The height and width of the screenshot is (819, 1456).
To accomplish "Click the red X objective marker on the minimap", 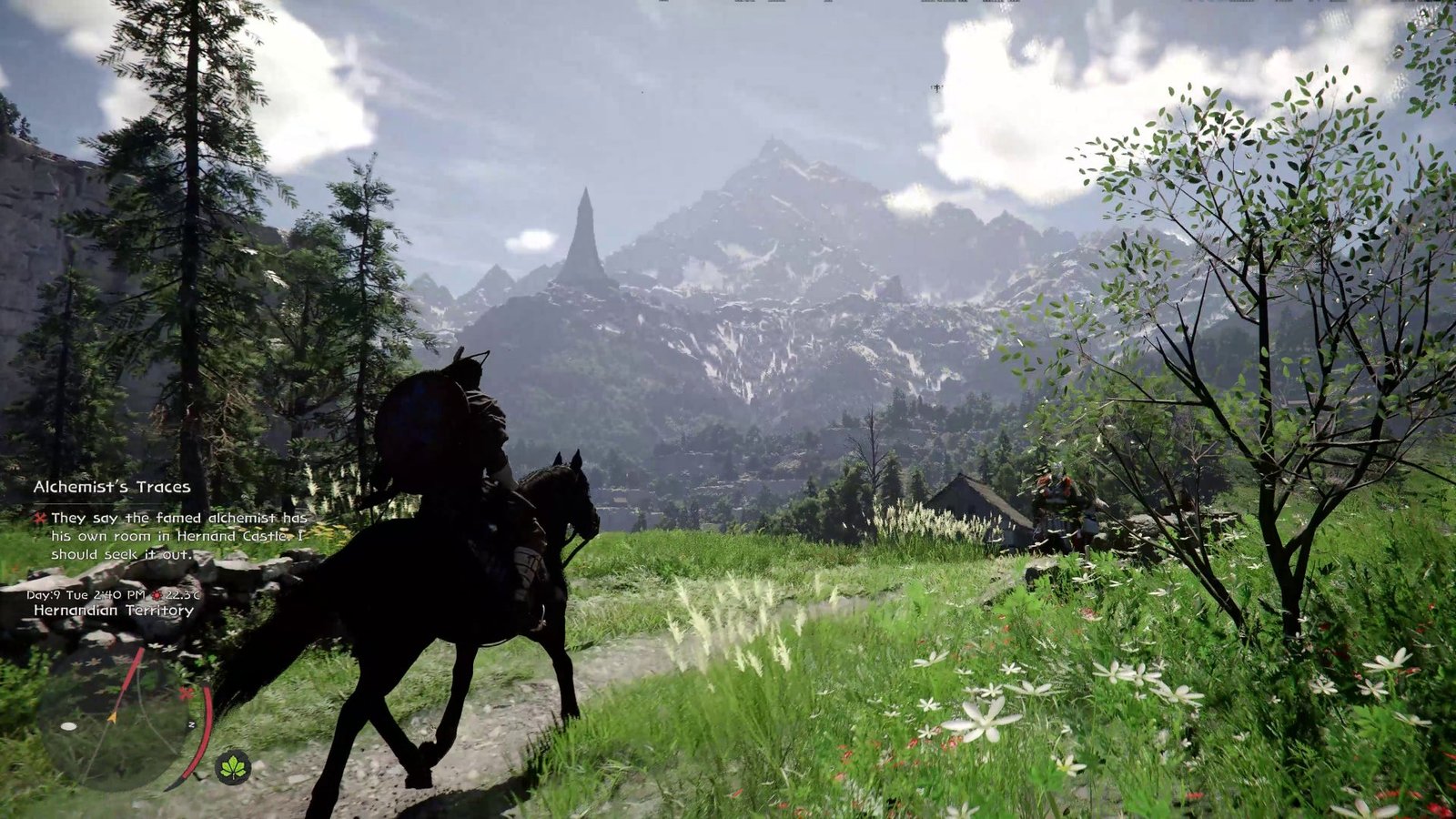I will tap(186, 693).
